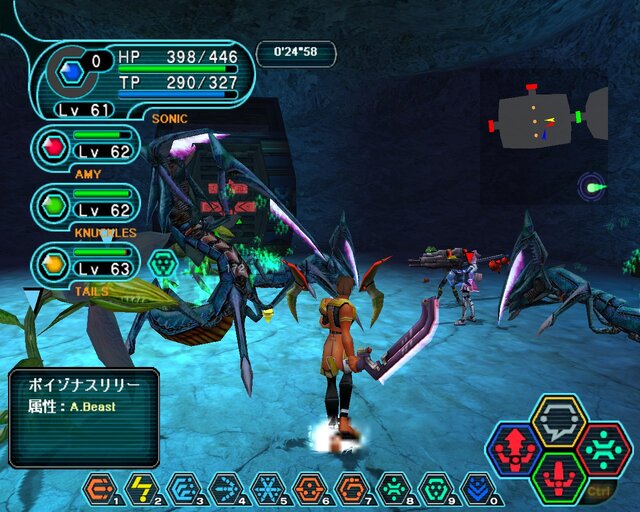The height and width of the screenshot is (512, 640).
Task: Trigger the blue arrow technique in slot 4
Action: pos(225,488)
